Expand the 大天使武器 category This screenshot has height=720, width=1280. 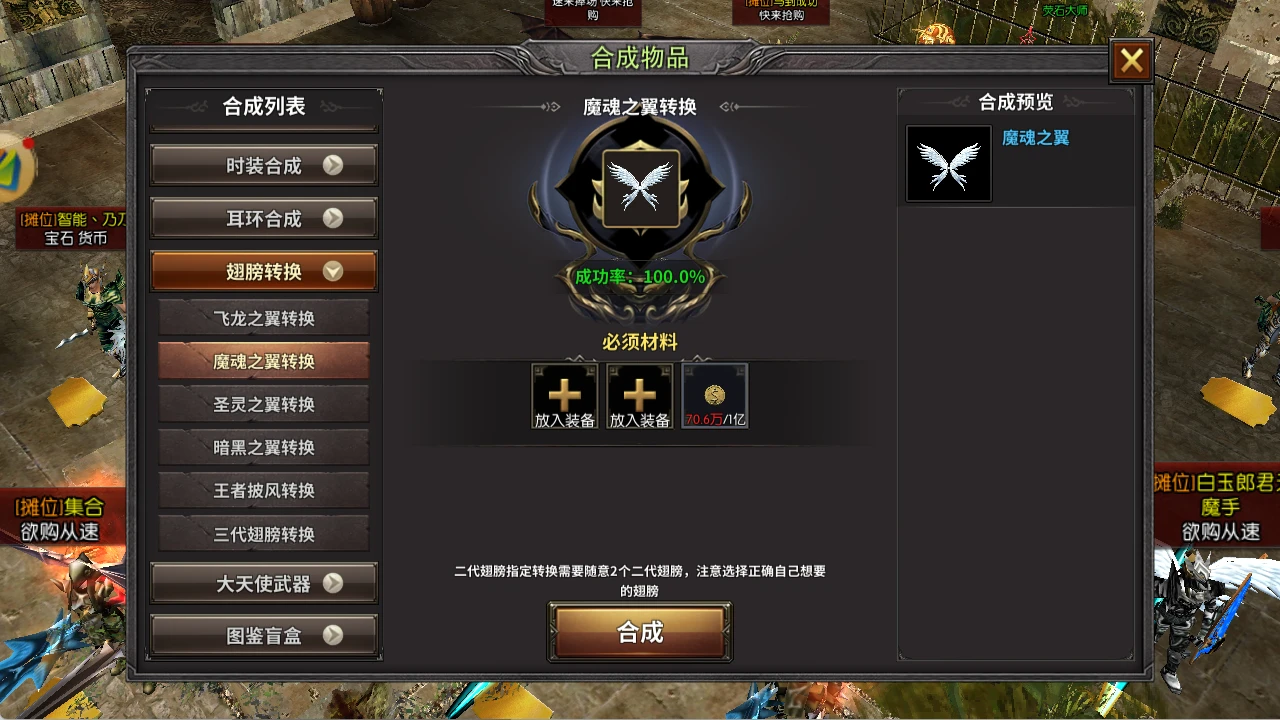coord(263,584)
